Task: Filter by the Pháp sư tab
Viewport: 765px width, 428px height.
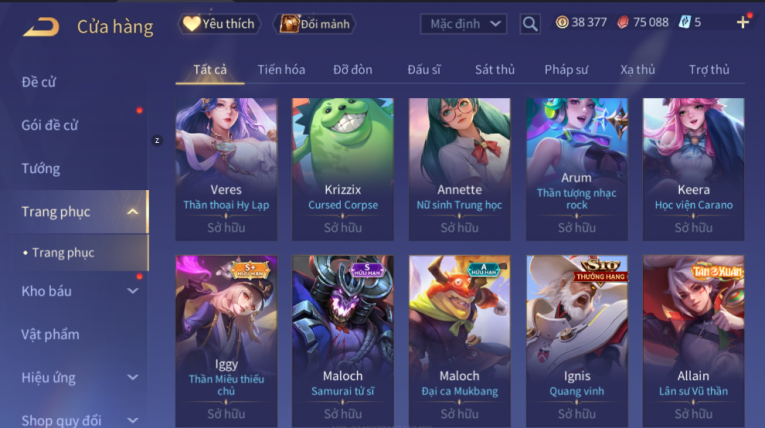Action: [566, 70]
